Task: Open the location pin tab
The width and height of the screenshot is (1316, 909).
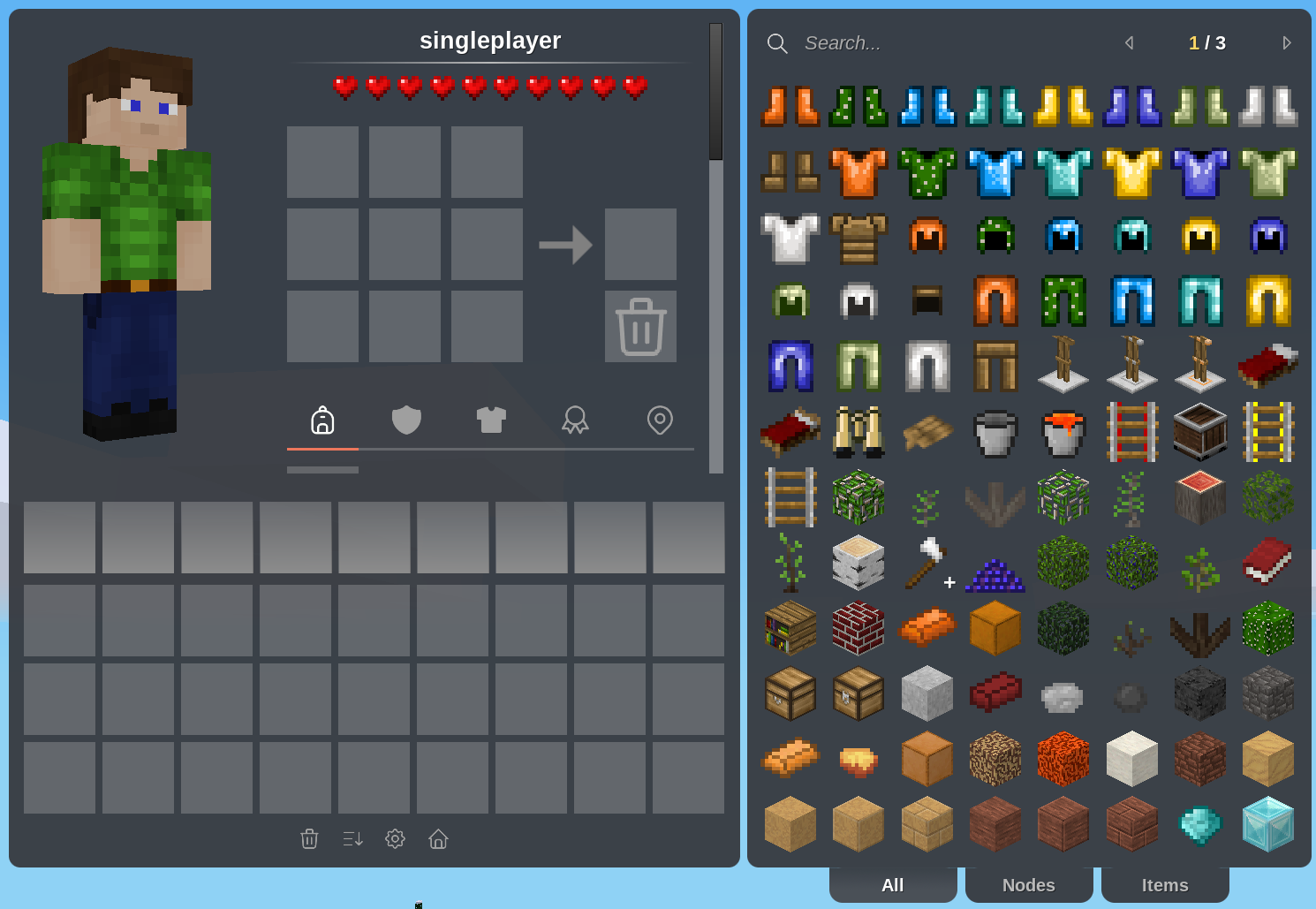Action: coord(660,420)
